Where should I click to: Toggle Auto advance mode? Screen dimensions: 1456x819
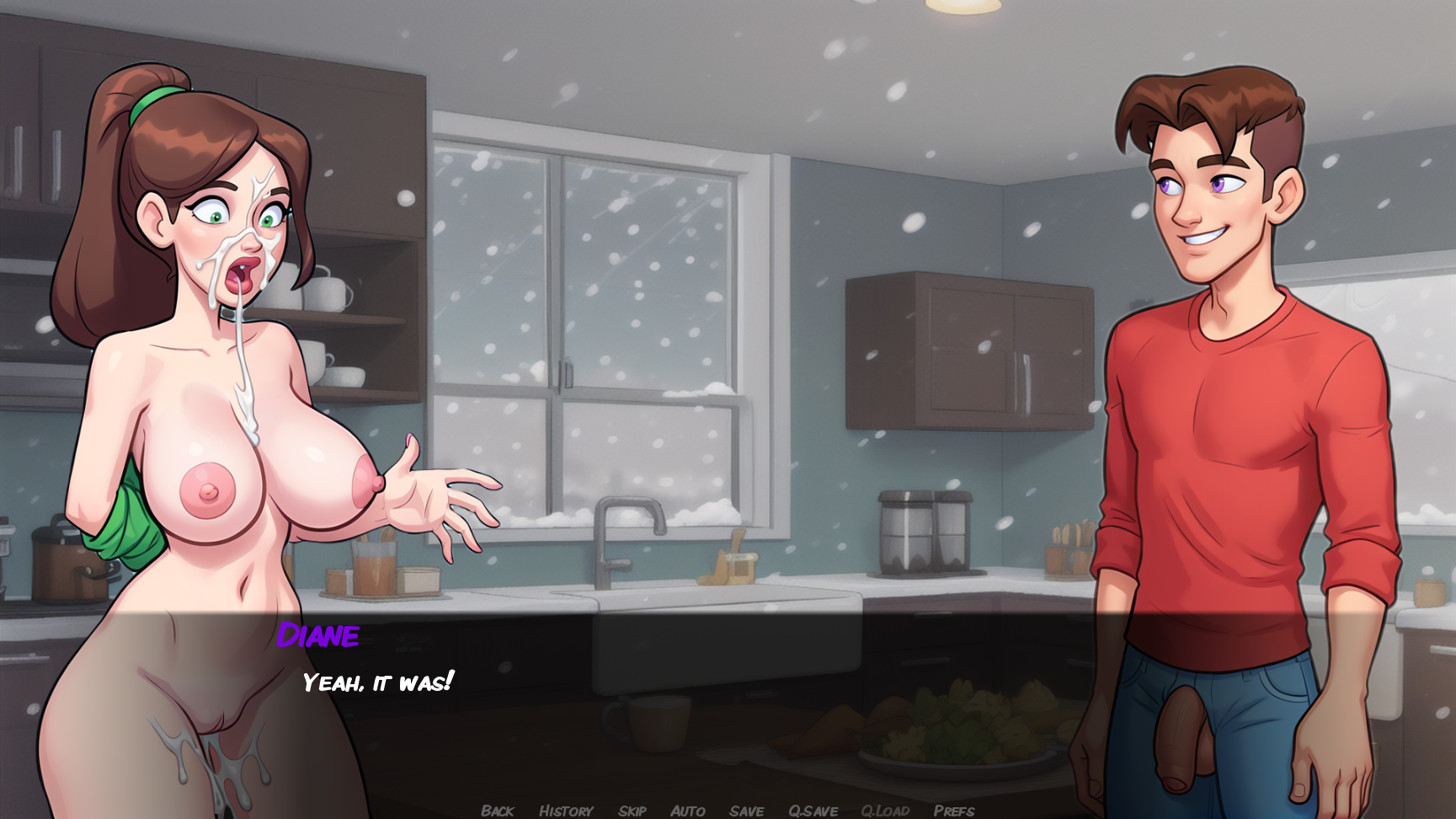click(688, 811)
